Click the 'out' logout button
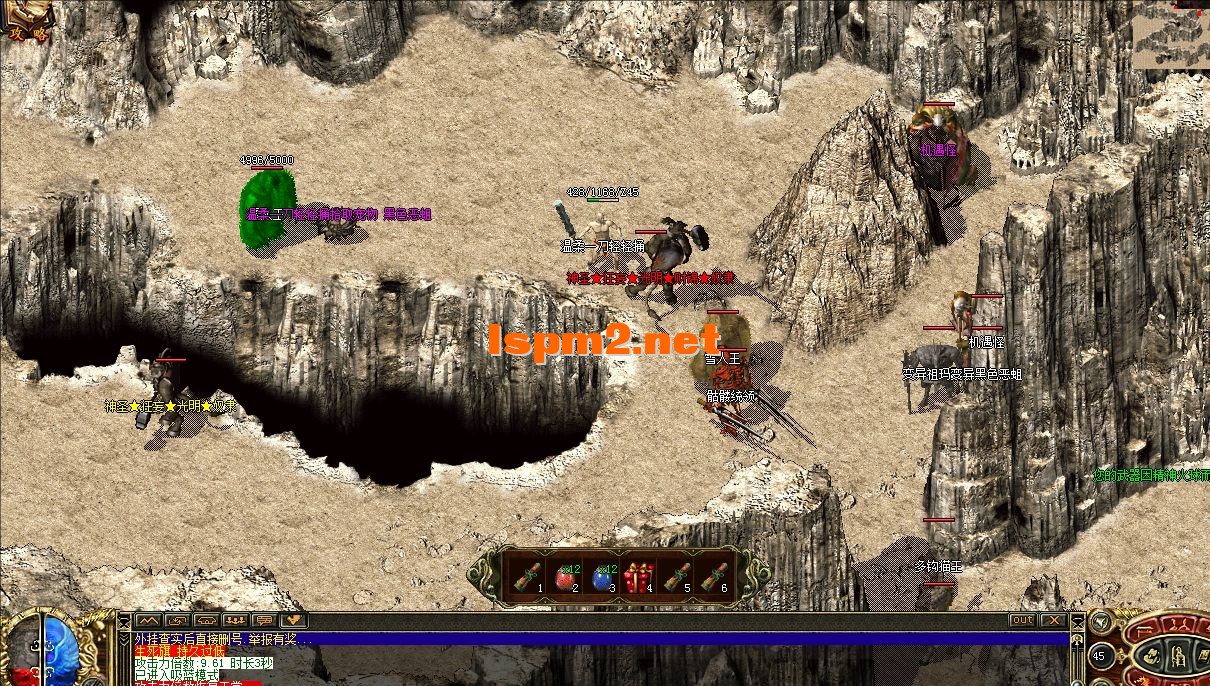 point(1022,620)
